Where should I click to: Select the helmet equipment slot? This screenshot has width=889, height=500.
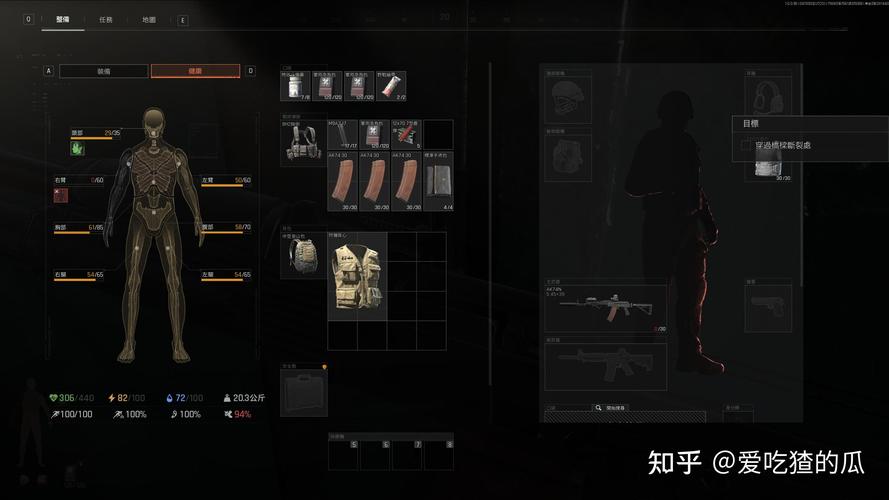point(567,98)
